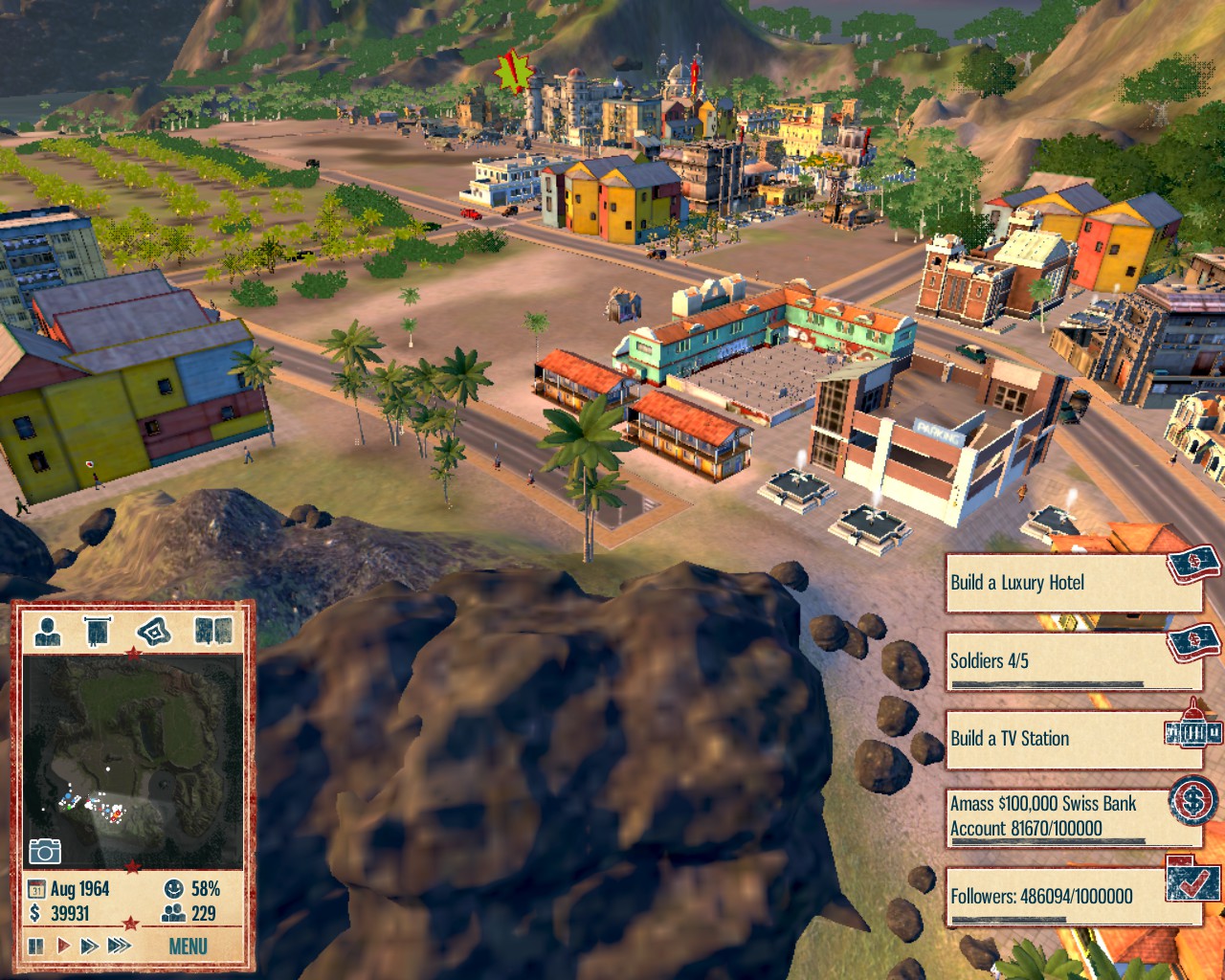The height and width of the screenshot is (980, 1225).
Task: Take a screenshot with the camera icon
Action: (x=48, y=849)
